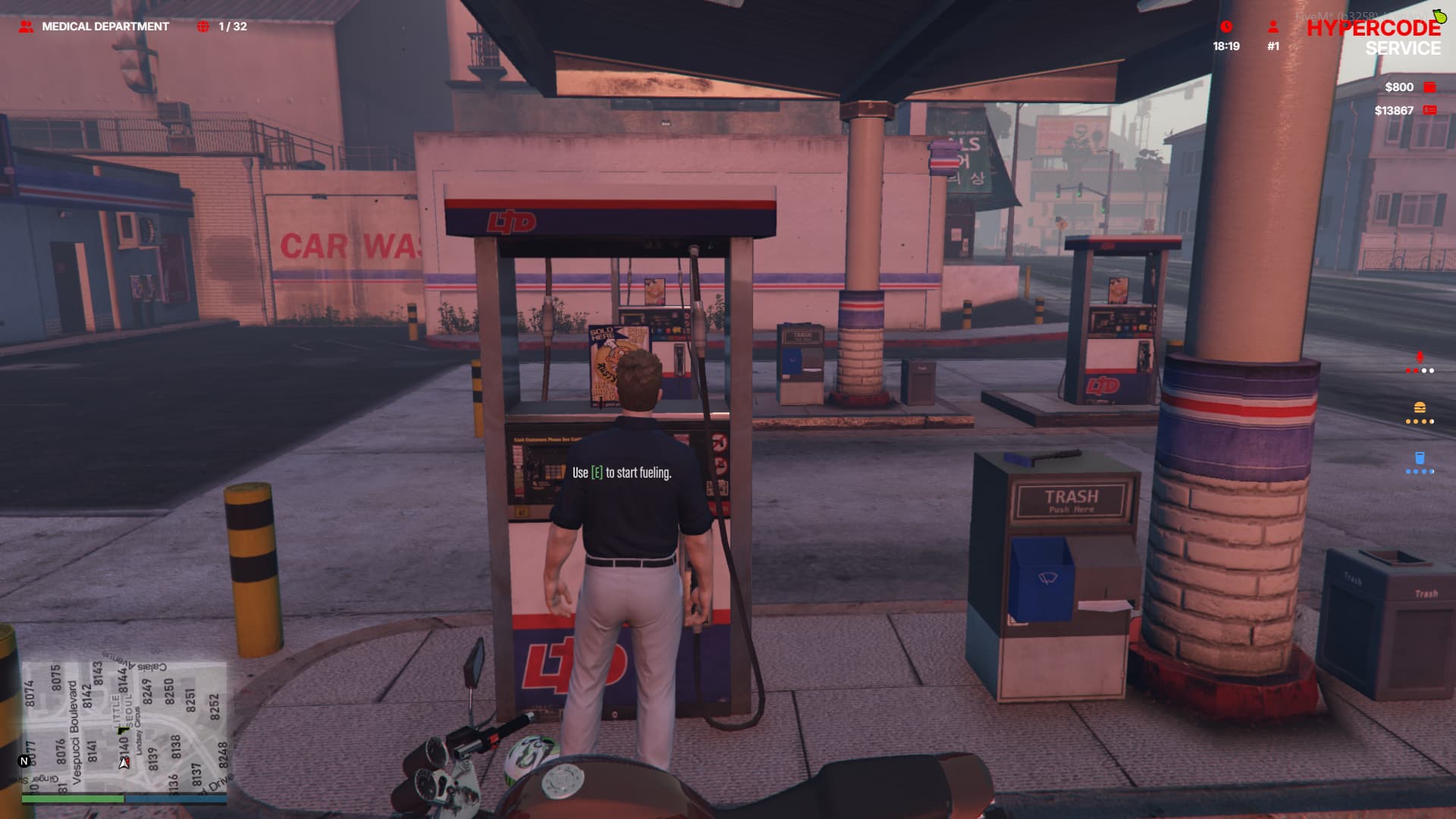Open the red cash wallet icon
1456x819 pixels.
1429,87
